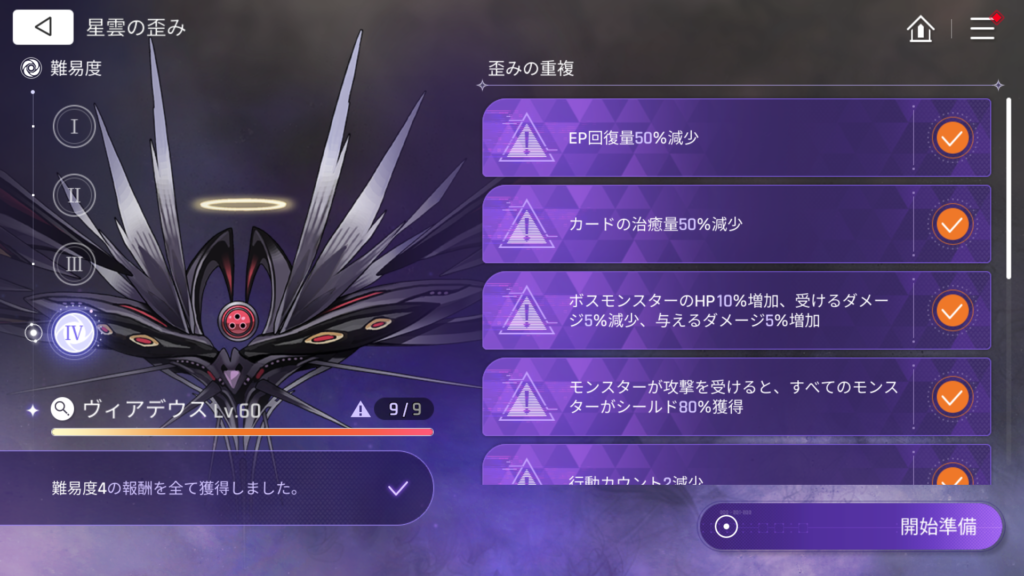Choose difficulty level III

coord(74,264)
